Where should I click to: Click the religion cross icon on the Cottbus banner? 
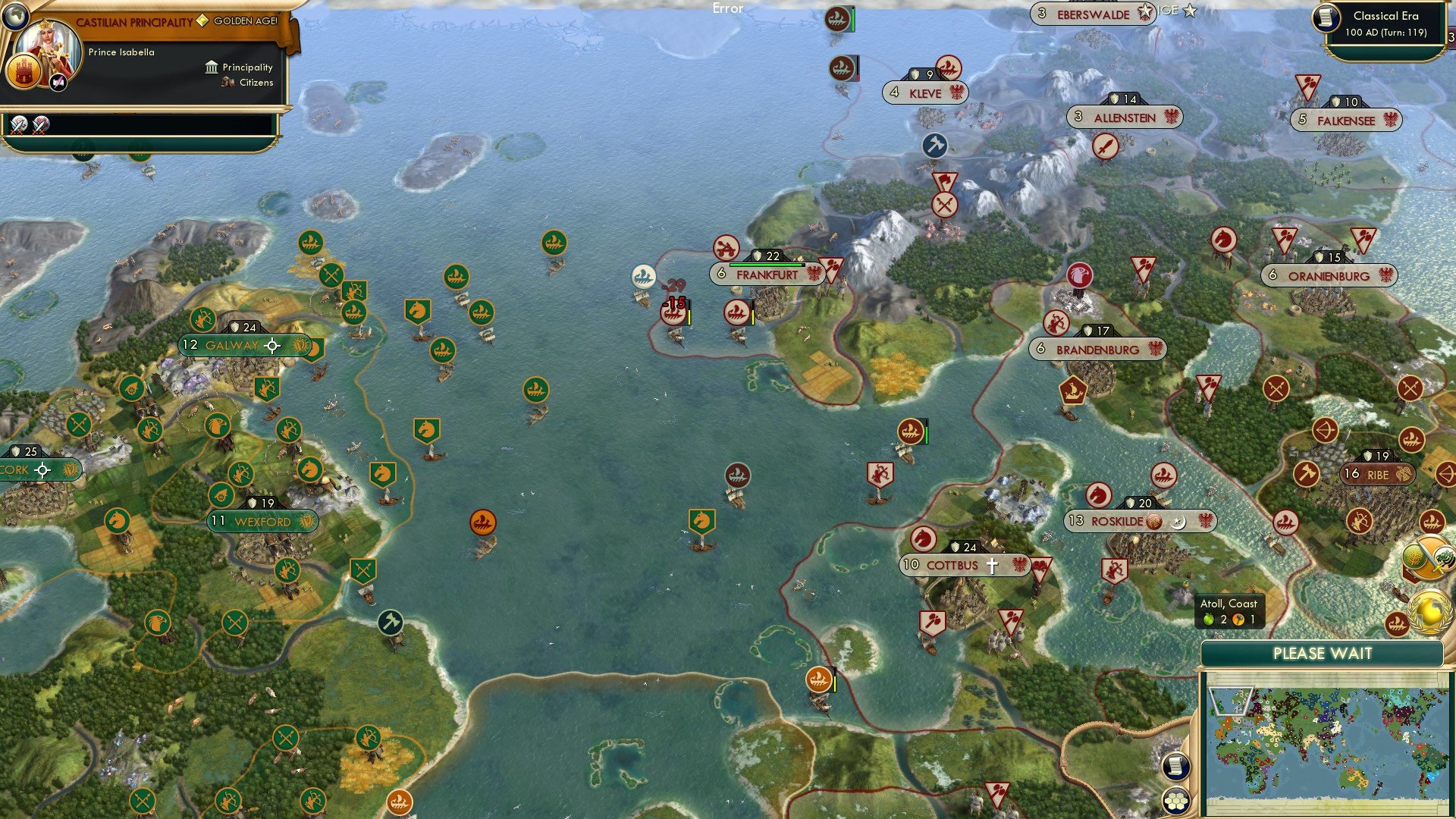coord(991,565)
